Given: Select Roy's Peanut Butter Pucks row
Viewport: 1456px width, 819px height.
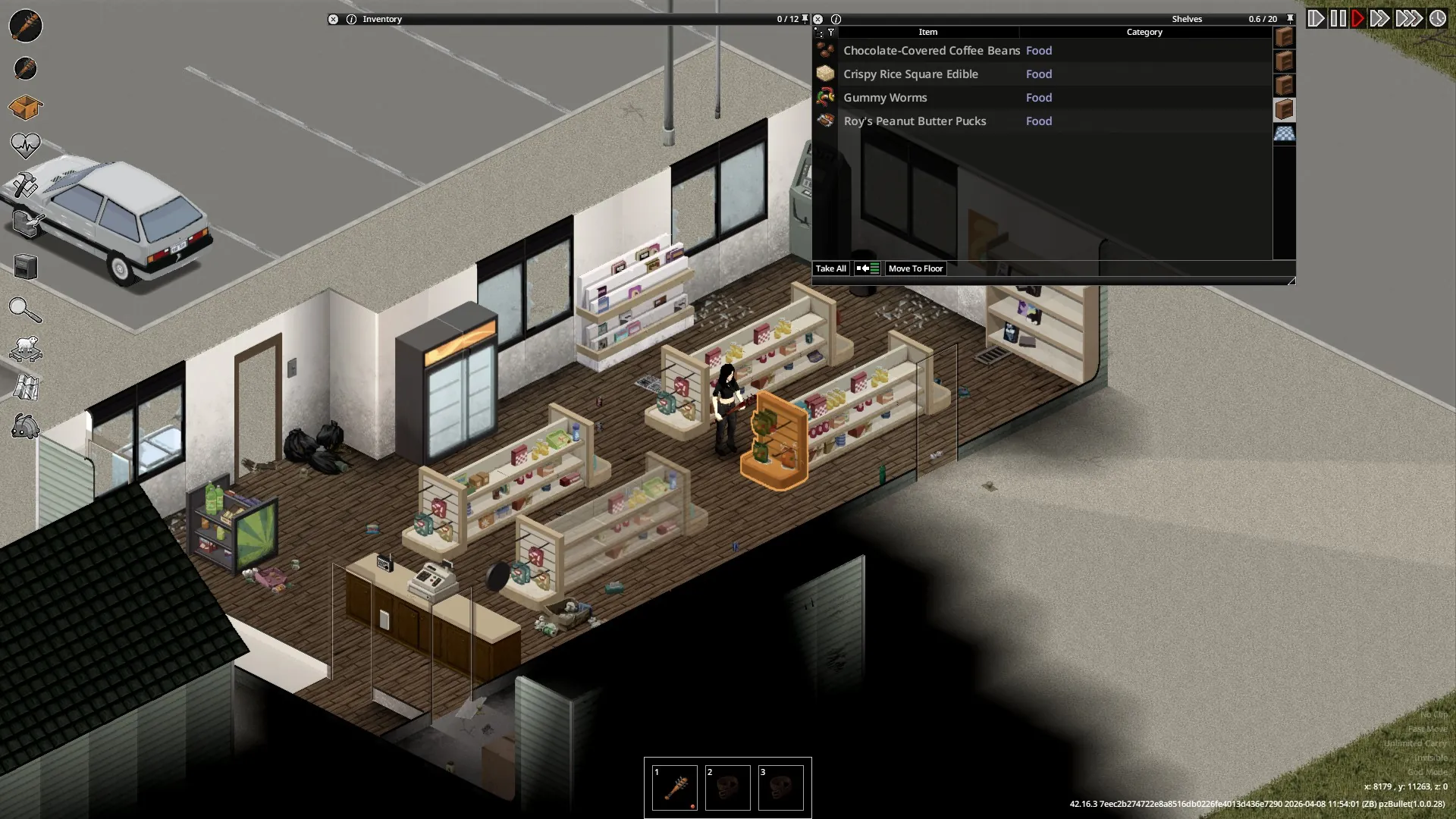Looking at the screenshot, I should [915, 121].
